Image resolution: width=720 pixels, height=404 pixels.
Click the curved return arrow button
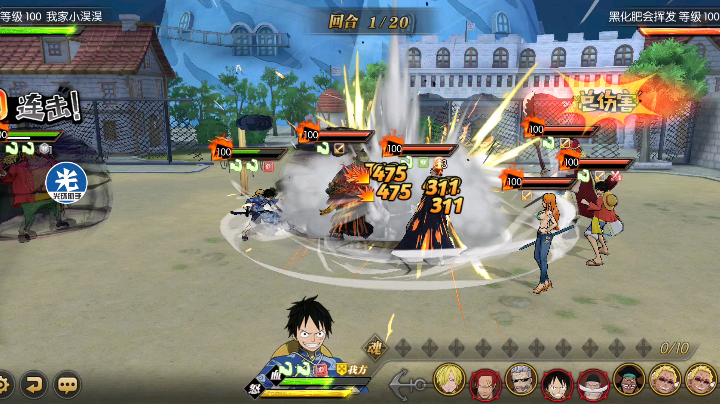35,383
